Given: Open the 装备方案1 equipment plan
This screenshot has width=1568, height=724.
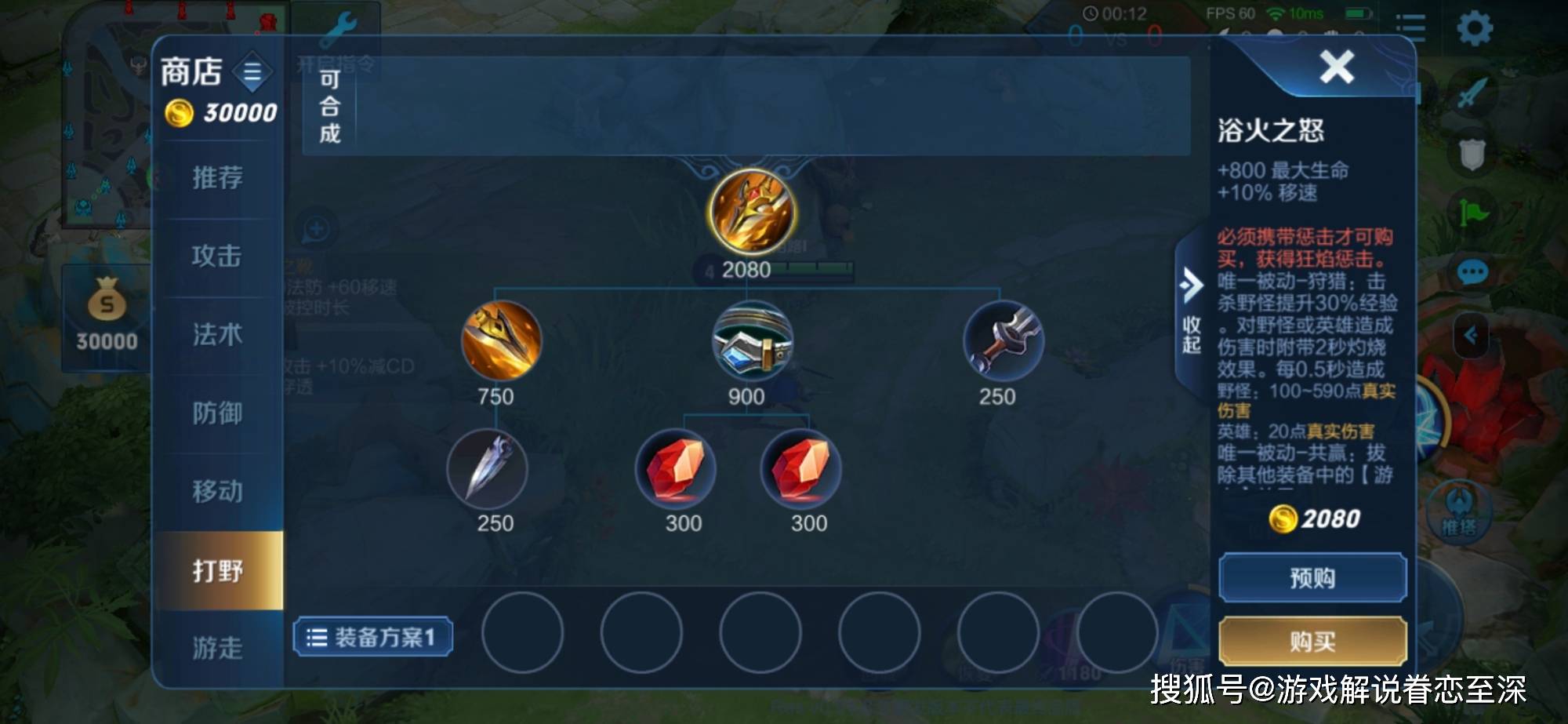Looking at the screenshot, I should (x=373, y=637).
